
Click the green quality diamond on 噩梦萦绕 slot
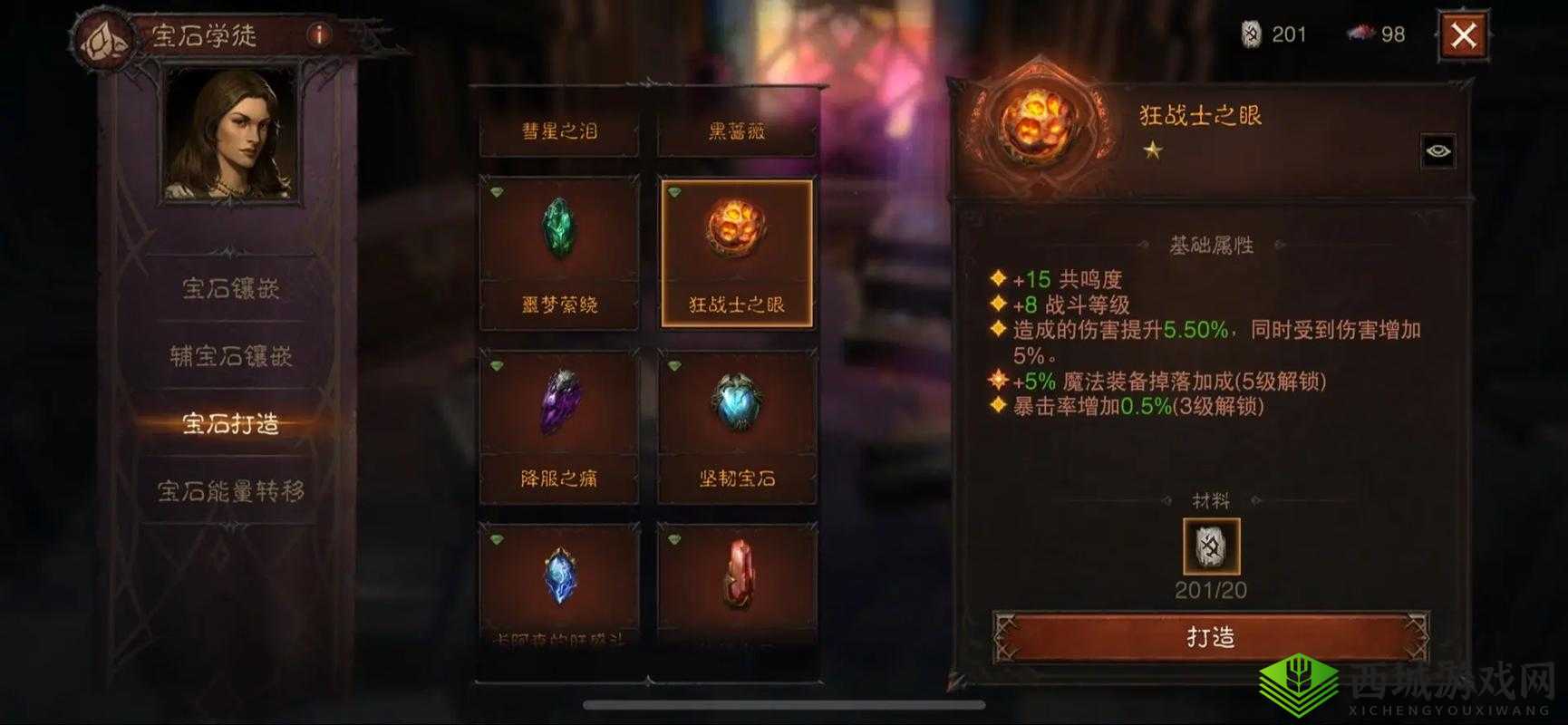pyautogui.click(x=498, y=191)
